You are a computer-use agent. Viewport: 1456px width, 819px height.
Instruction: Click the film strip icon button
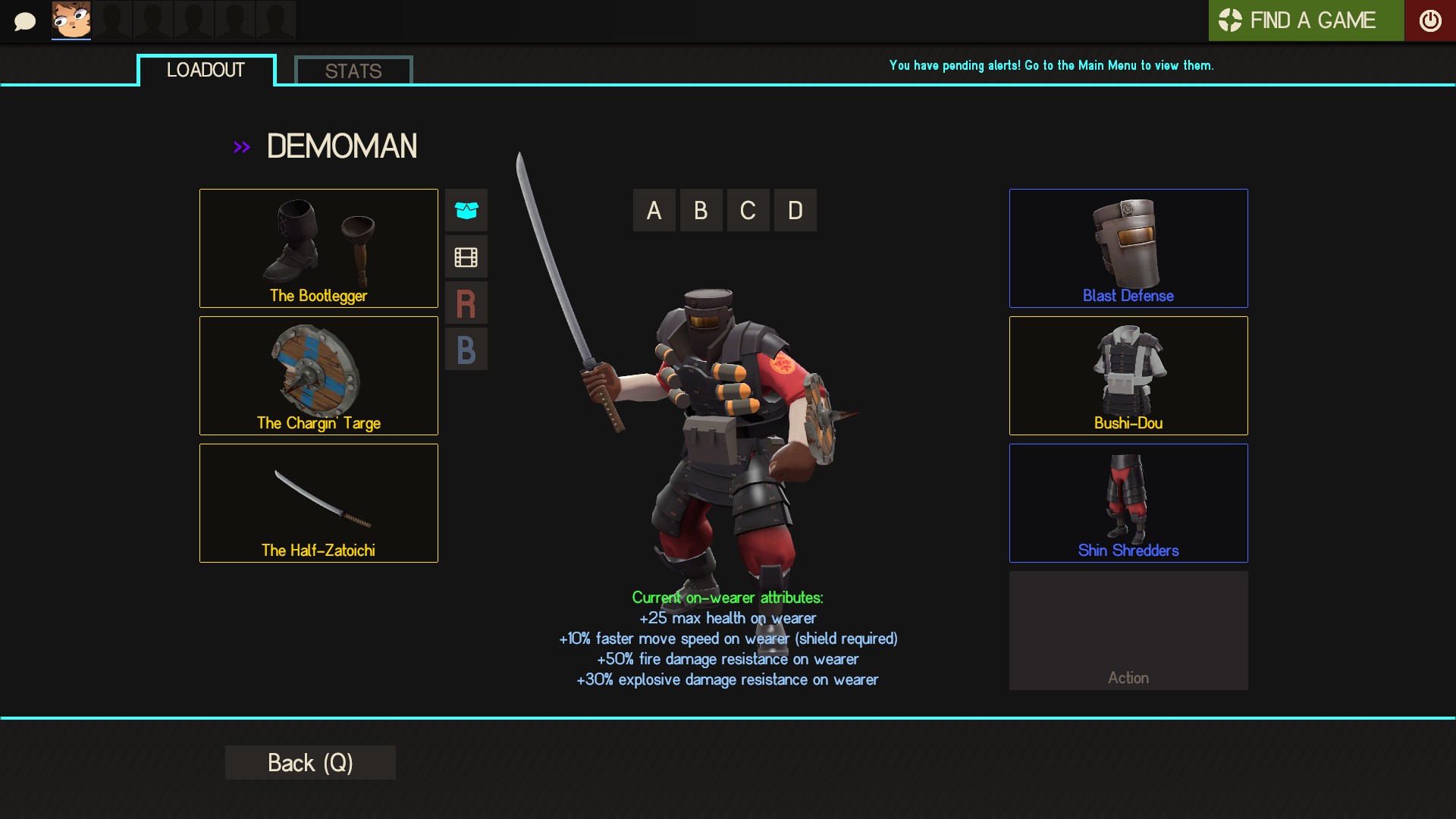point(466,257)
